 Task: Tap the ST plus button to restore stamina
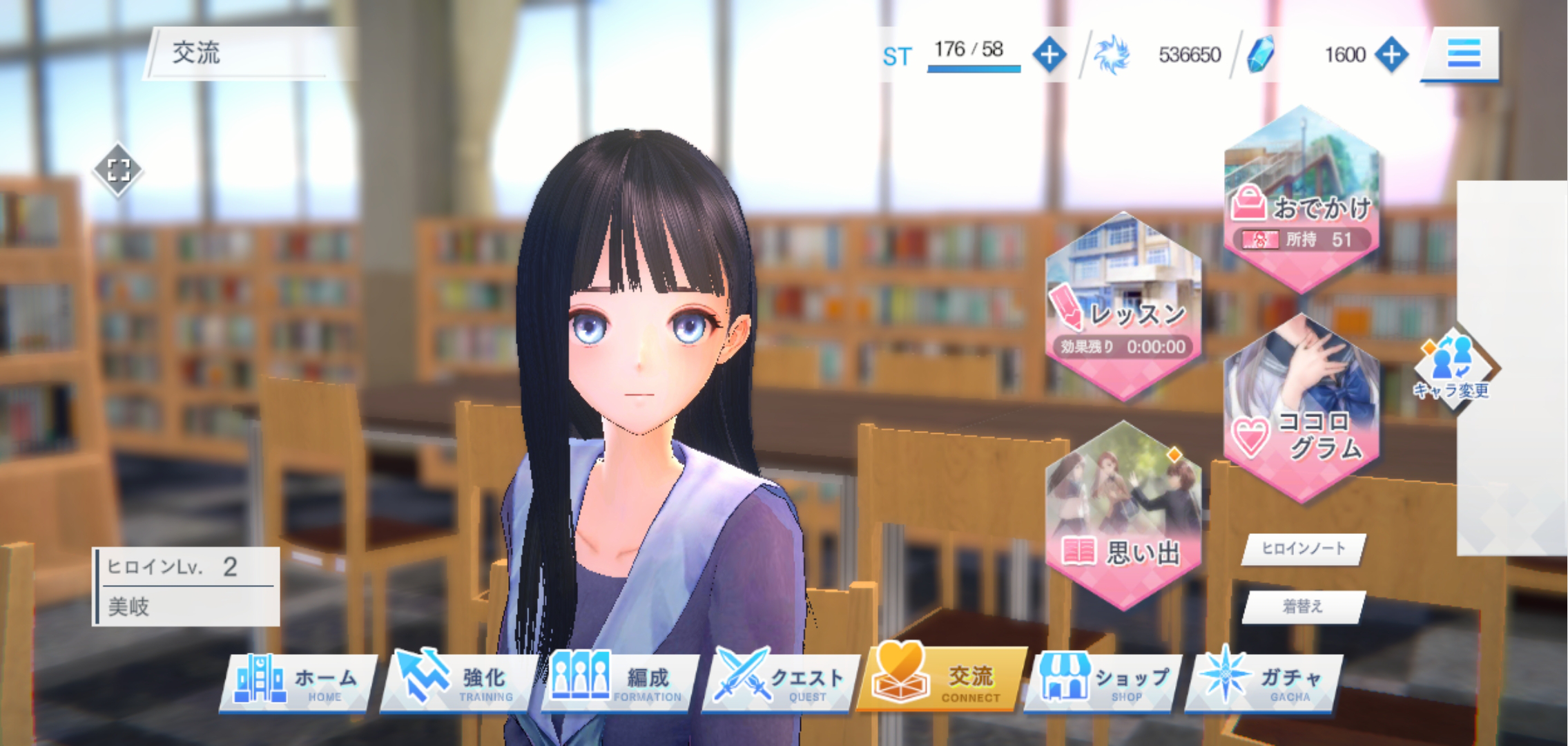1049,55
